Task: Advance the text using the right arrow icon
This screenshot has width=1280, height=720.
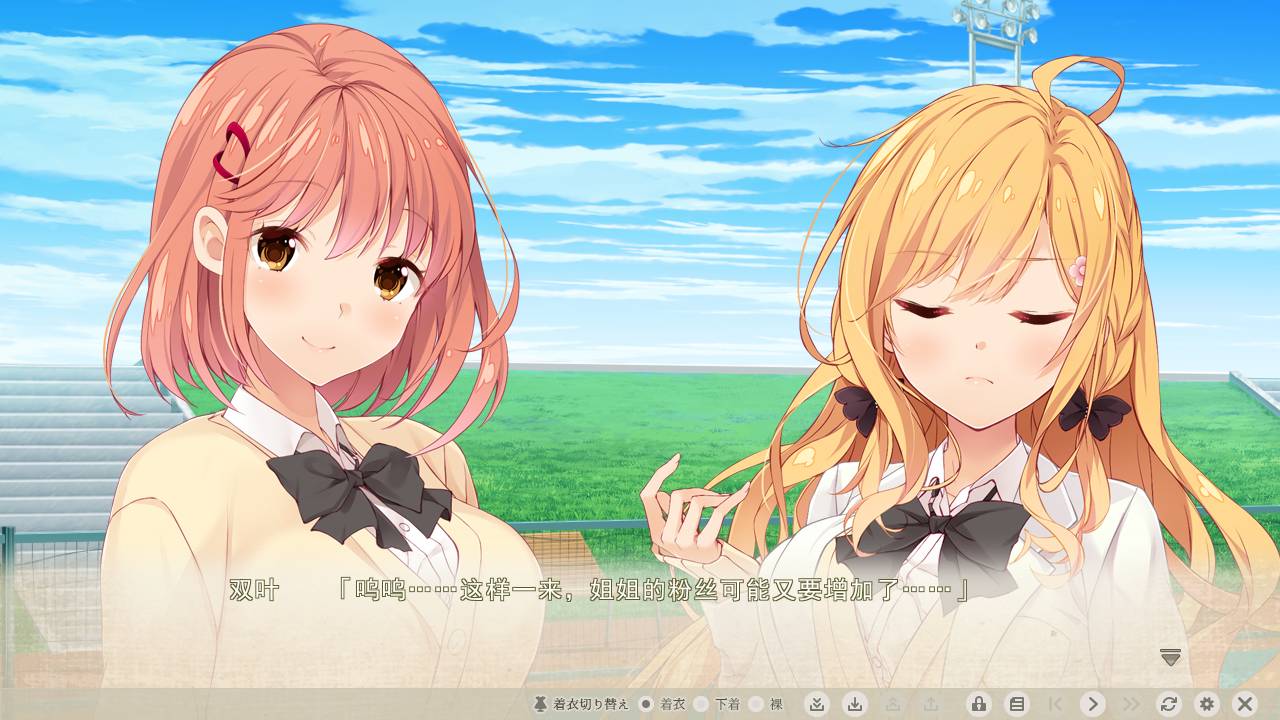Action: pos(1093,703)
